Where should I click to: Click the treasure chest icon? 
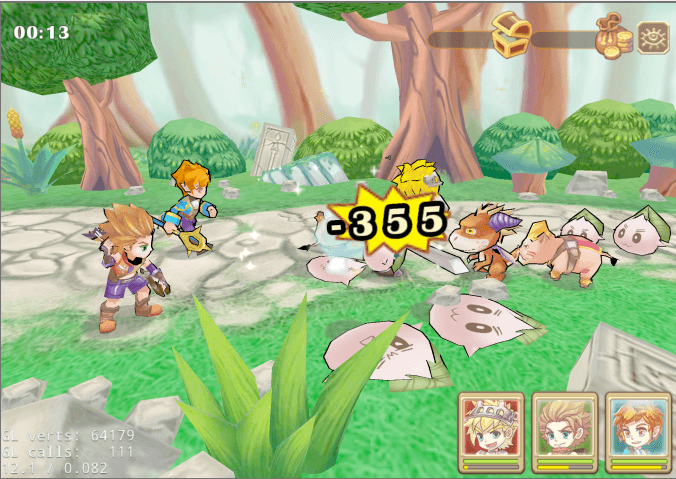(511, 35)
